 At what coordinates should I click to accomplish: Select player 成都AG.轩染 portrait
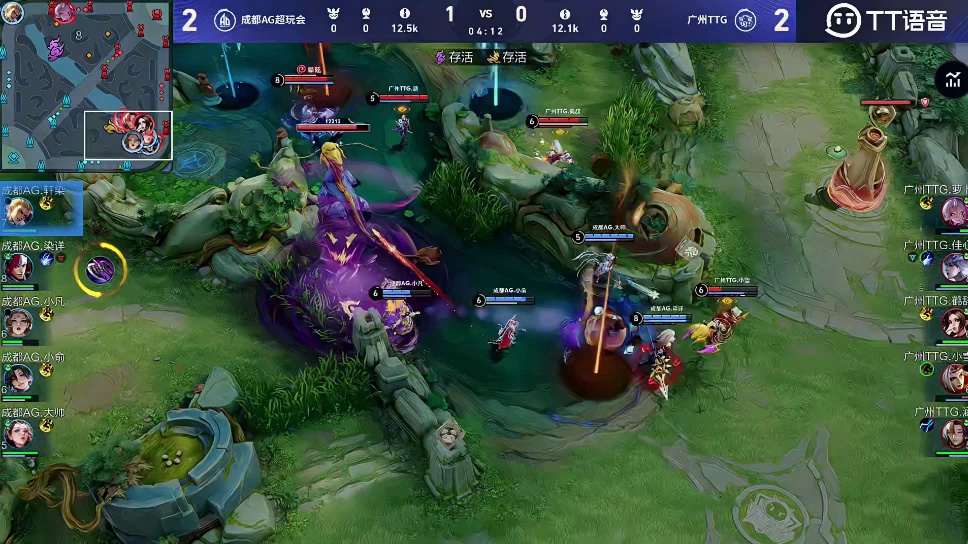click(17, 212)
